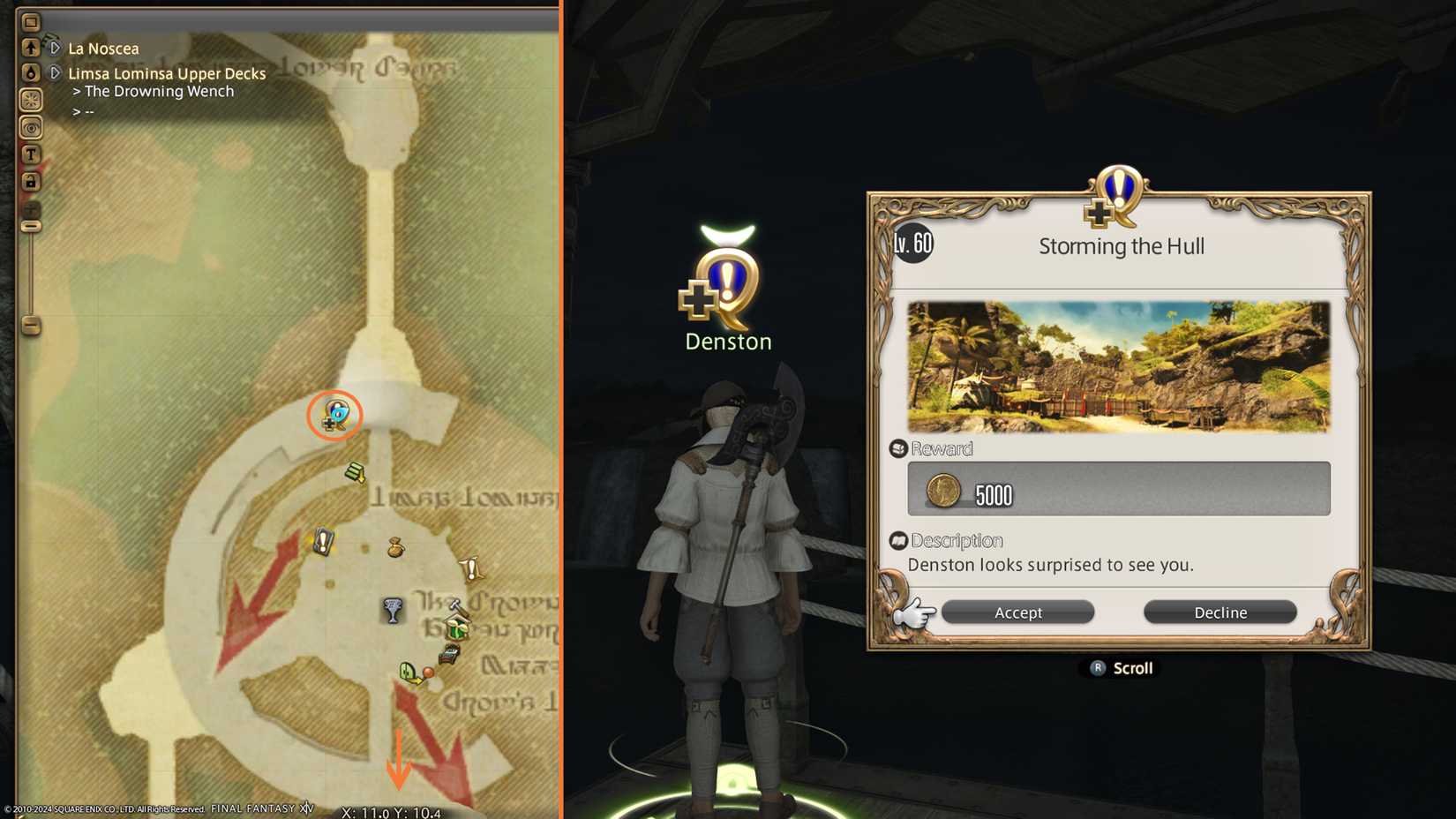Select the inn bed icon on the map
The height and width of the screenshot is (819, 1456).
tap(448, 653)
